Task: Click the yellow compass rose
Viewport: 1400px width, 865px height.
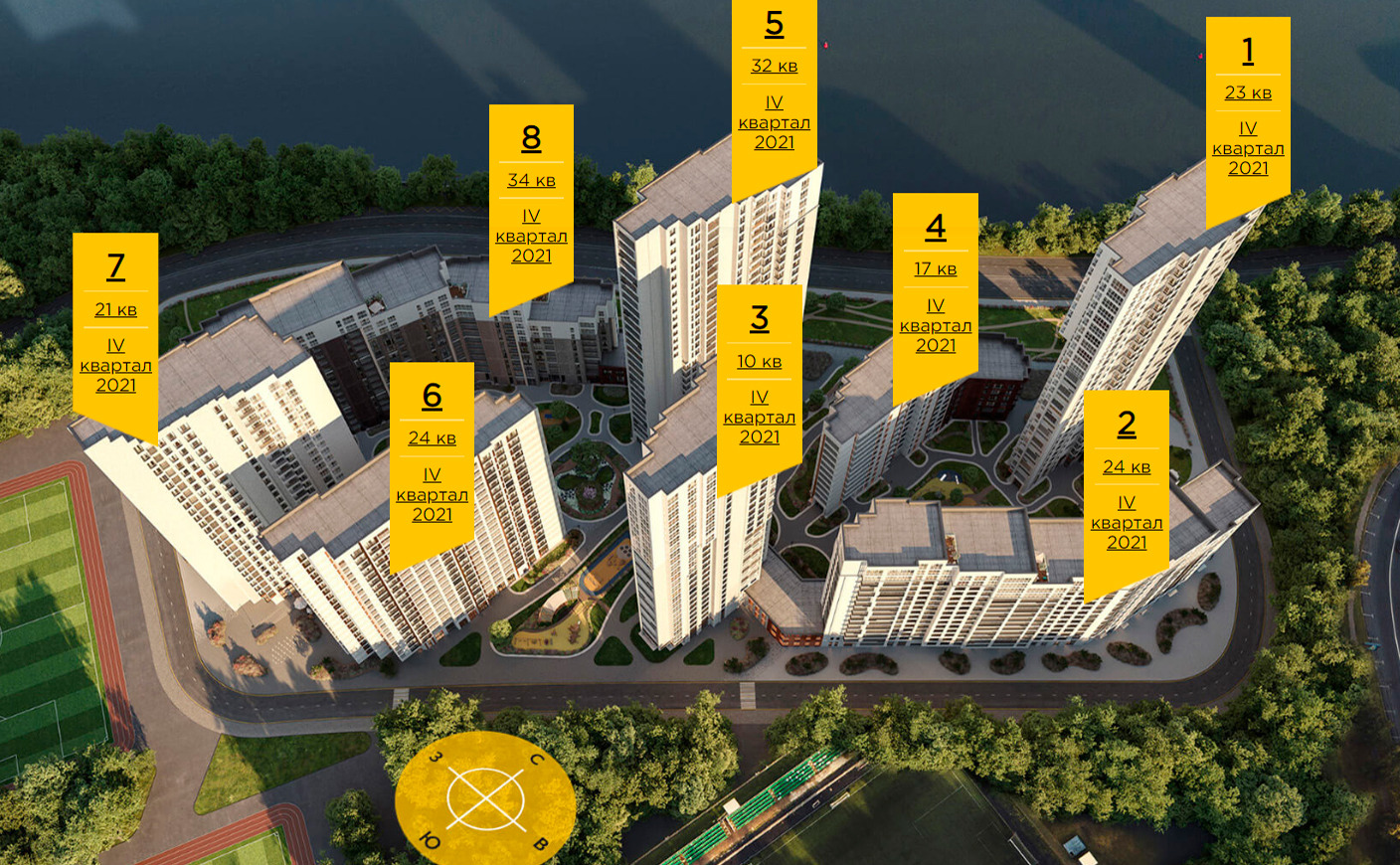Action: (x=485, y=798)
